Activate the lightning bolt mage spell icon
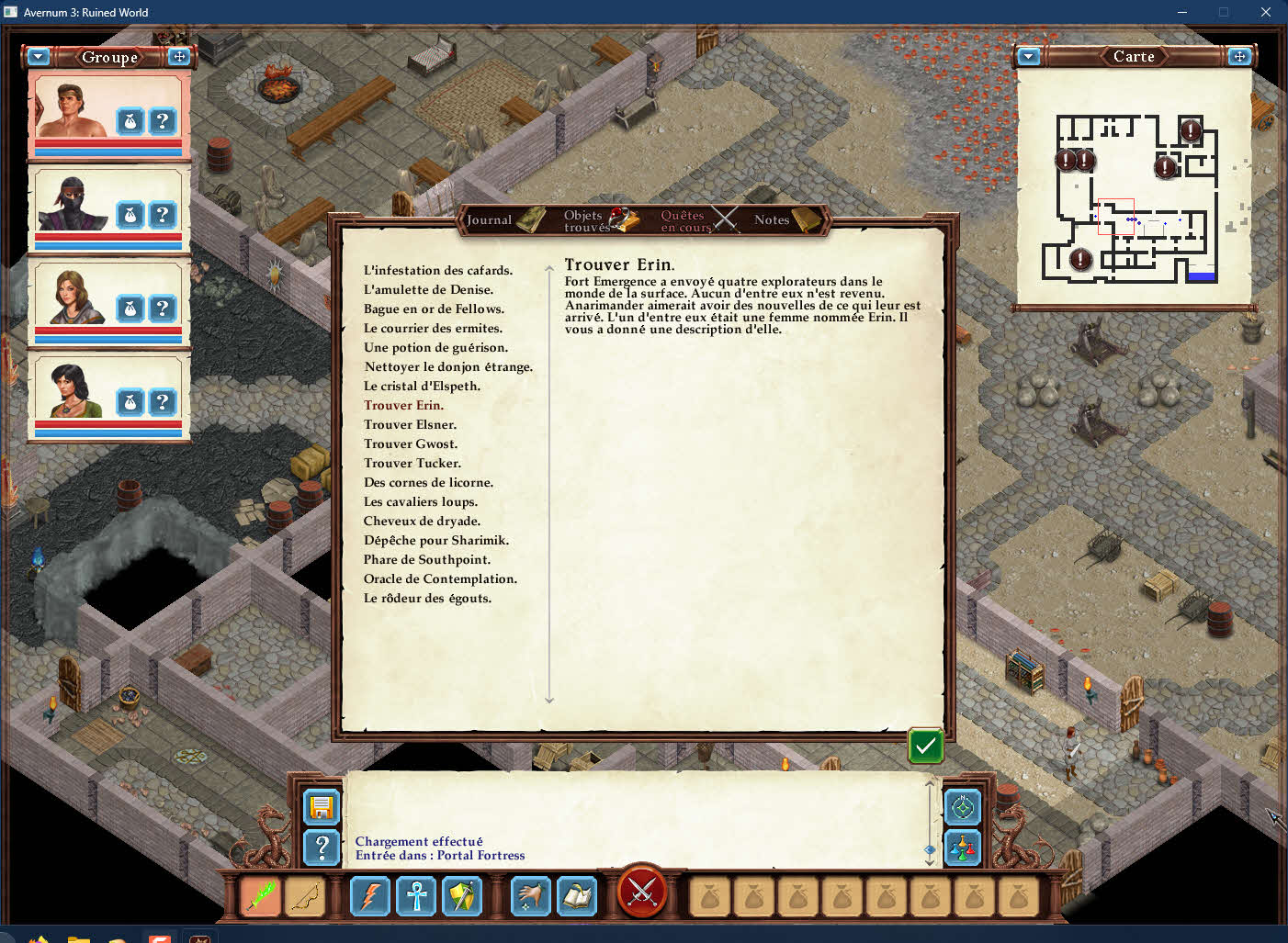 [x=370, y=896]
